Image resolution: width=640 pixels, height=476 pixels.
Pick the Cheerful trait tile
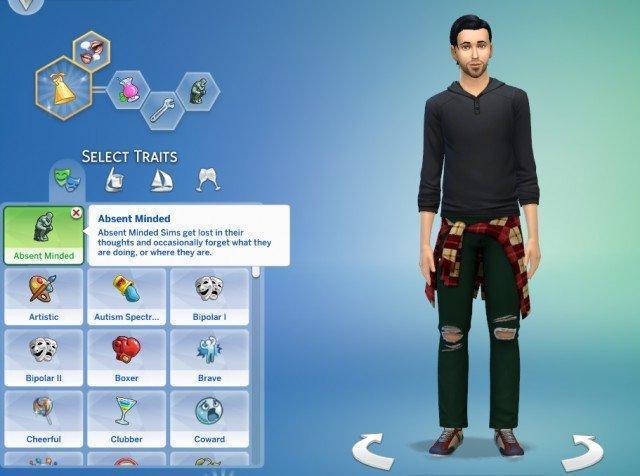point(43,419)
